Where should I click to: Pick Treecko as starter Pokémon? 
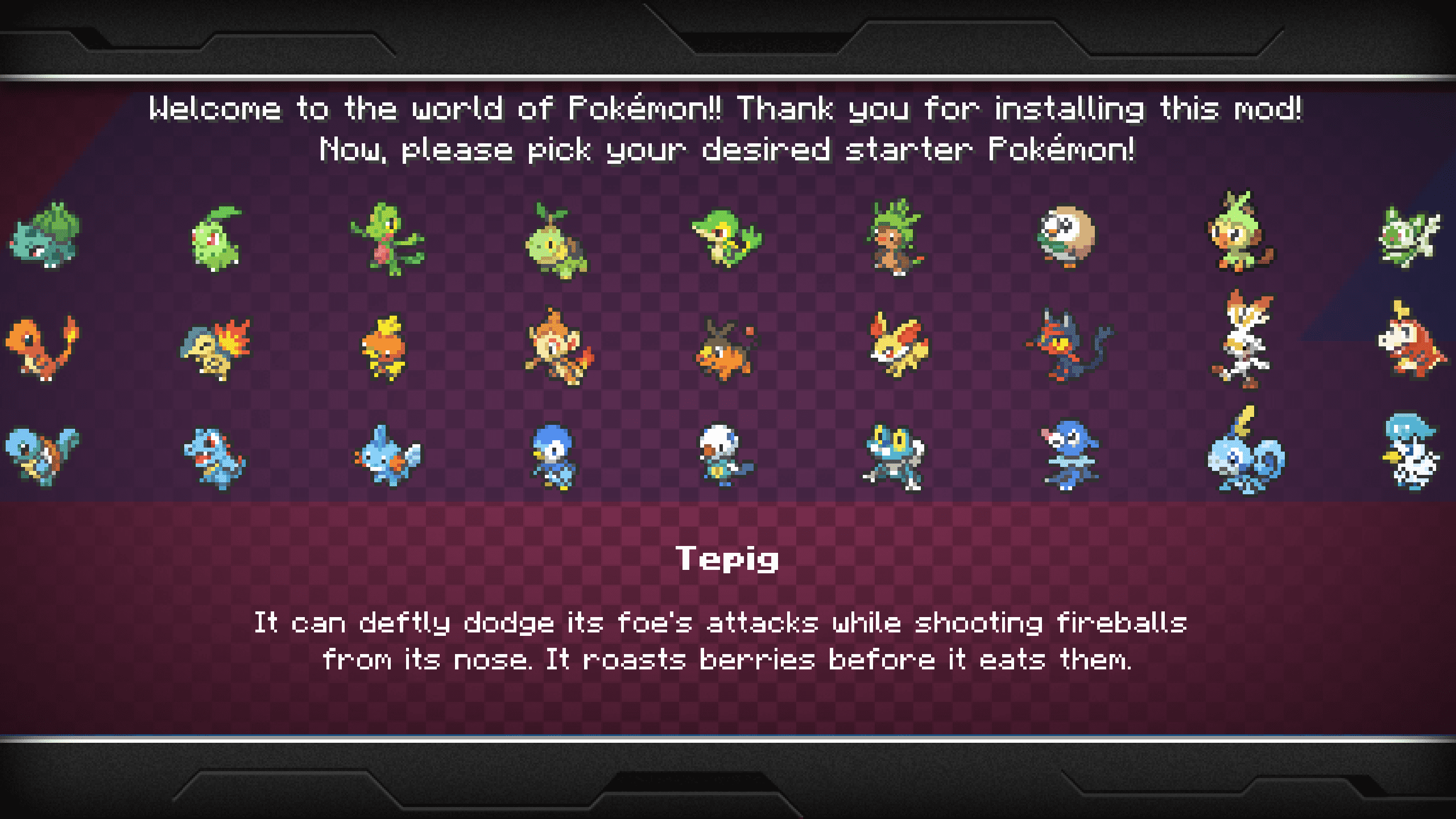387,239
